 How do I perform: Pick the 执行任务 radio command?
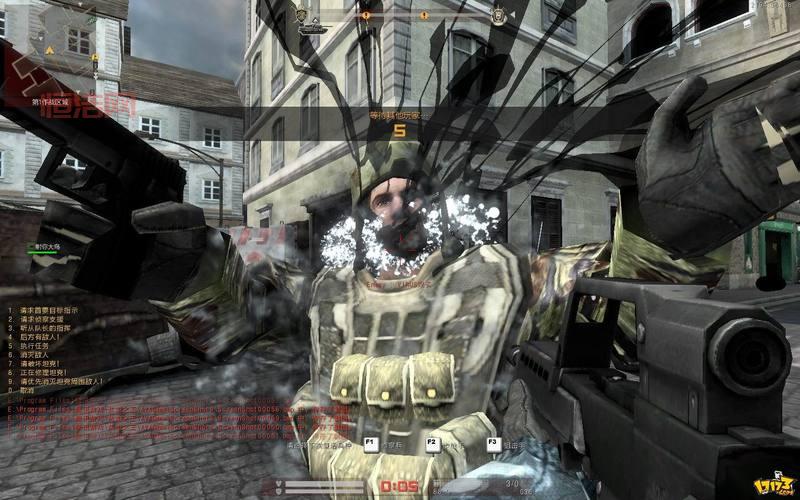point(33,344)
